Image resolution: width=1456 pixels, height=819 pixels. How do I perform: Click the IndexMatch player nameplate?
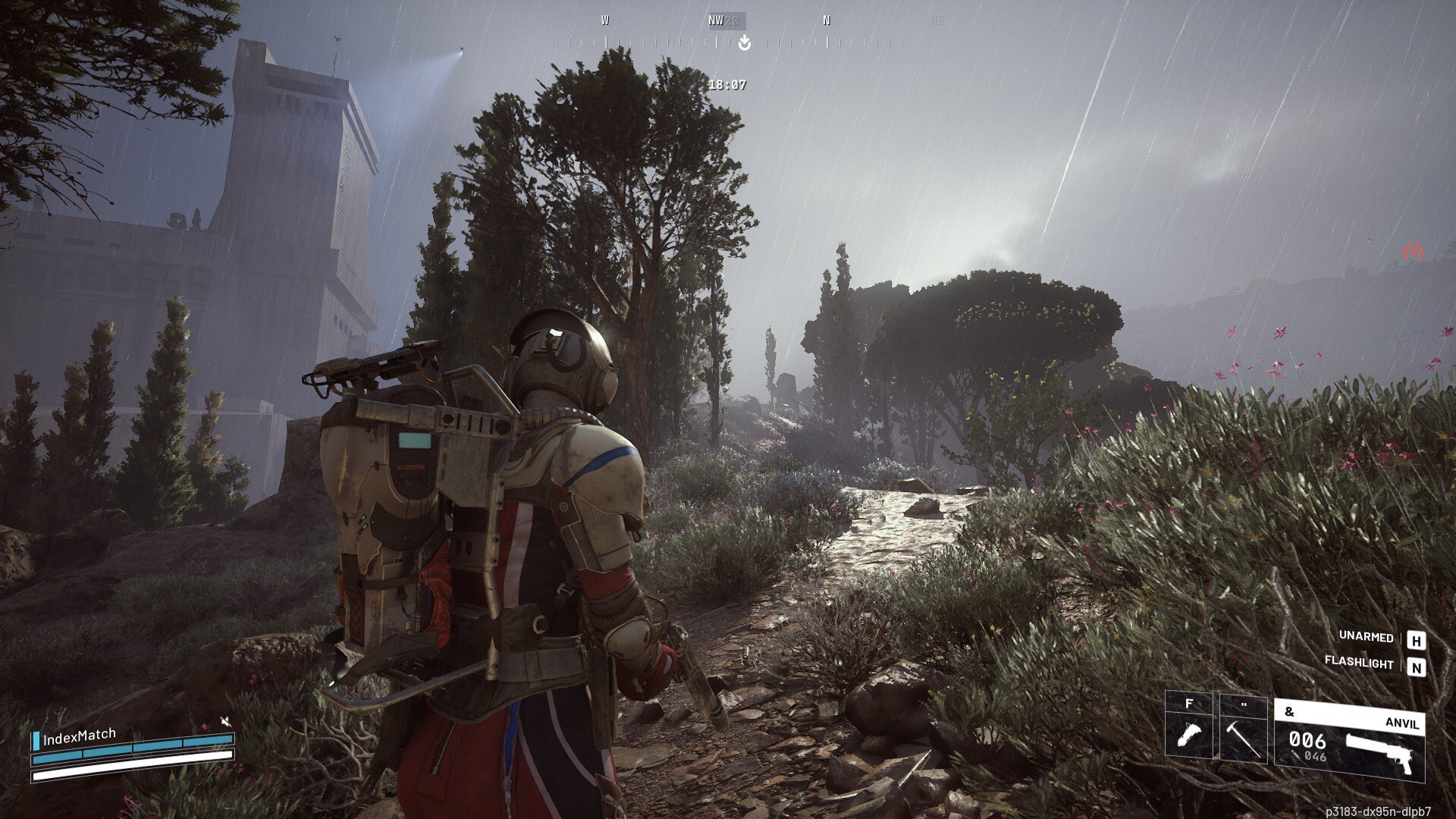(x=79, y=736)
